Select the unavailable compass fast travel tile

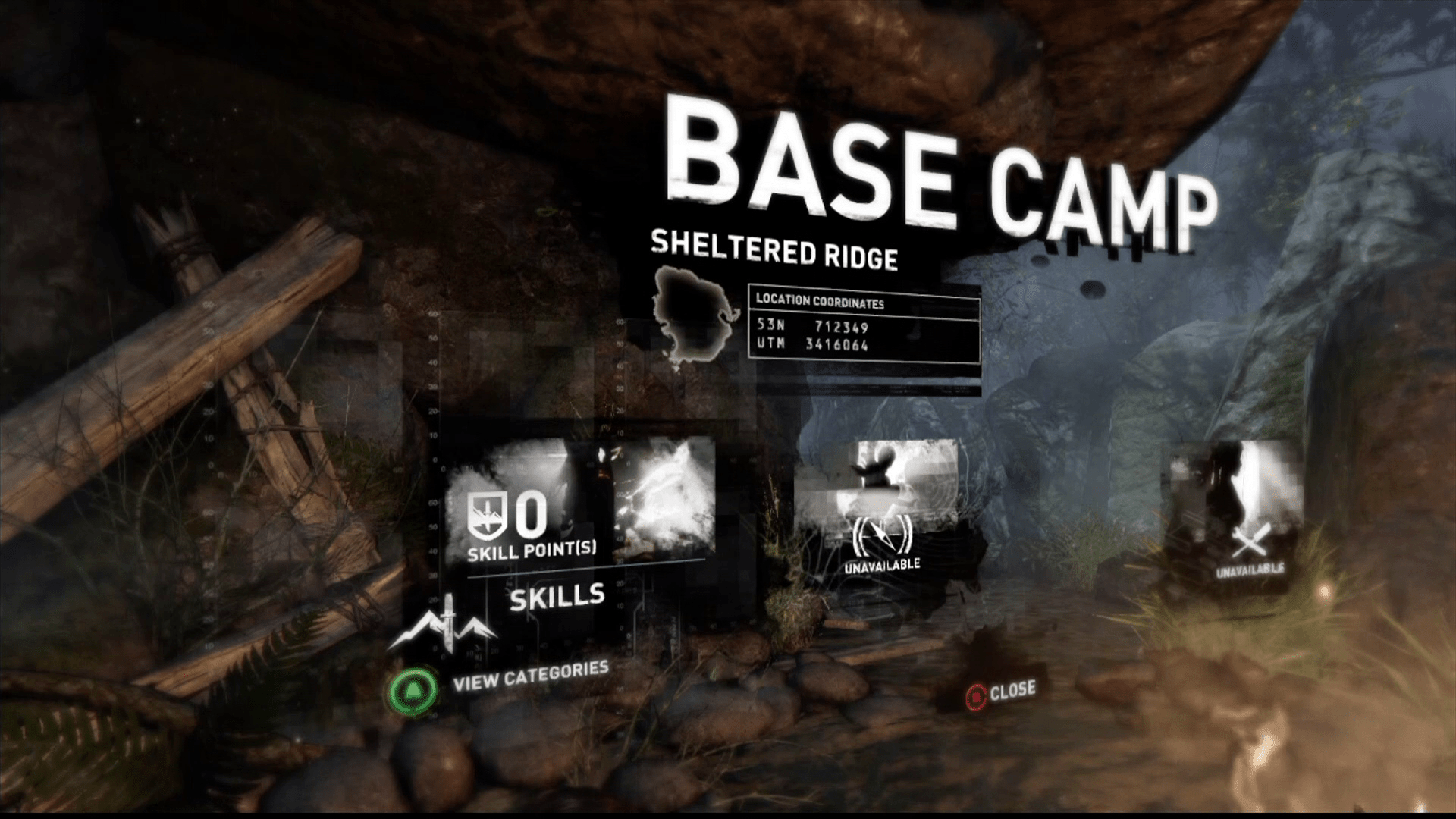click(x=881, y=508)
